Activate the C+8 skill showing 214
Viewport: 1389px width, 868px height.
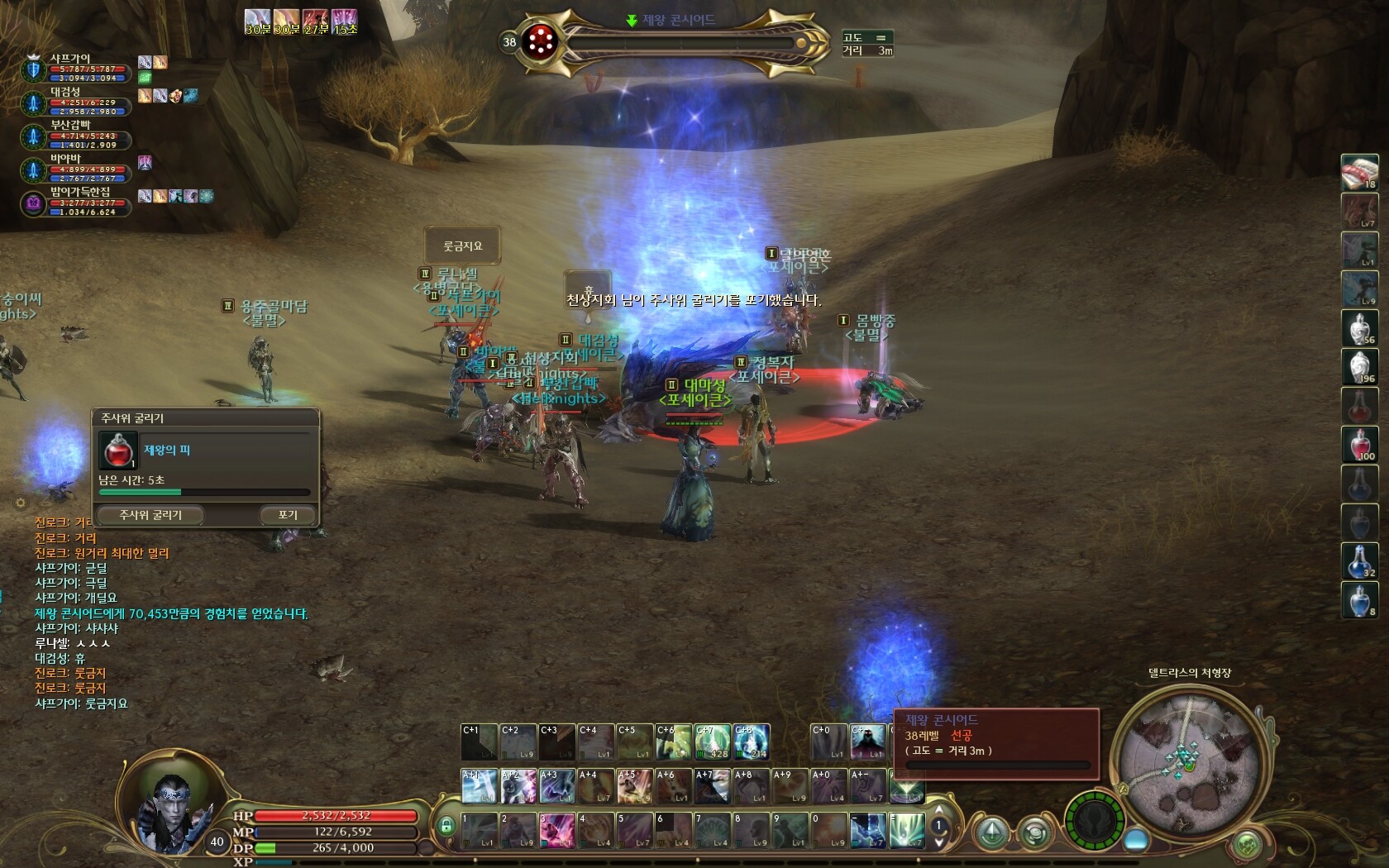(x=751, y=742)
